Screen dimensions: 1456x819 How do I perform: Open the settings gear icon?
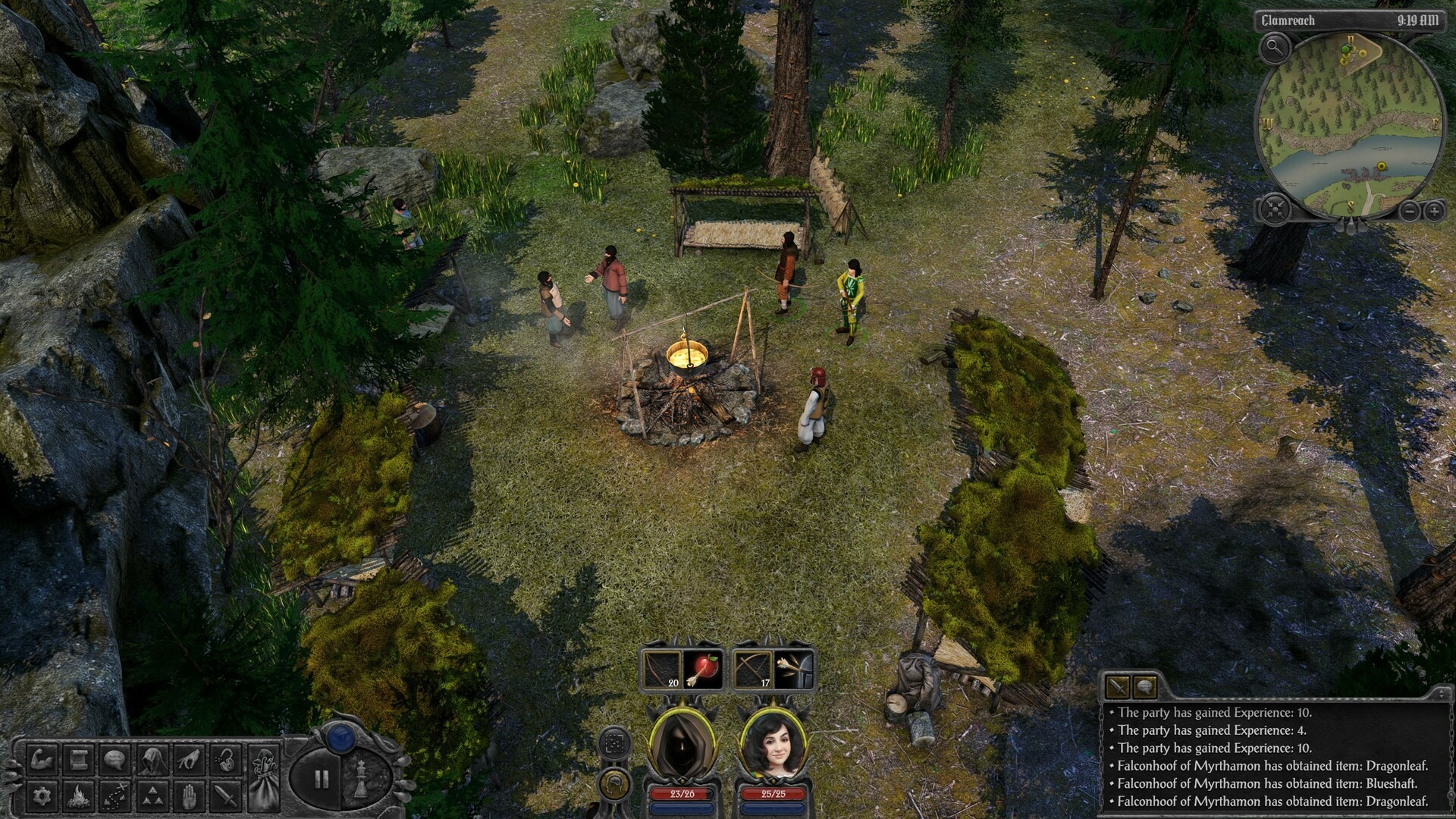pyautogui.click(x=41, y=797)
